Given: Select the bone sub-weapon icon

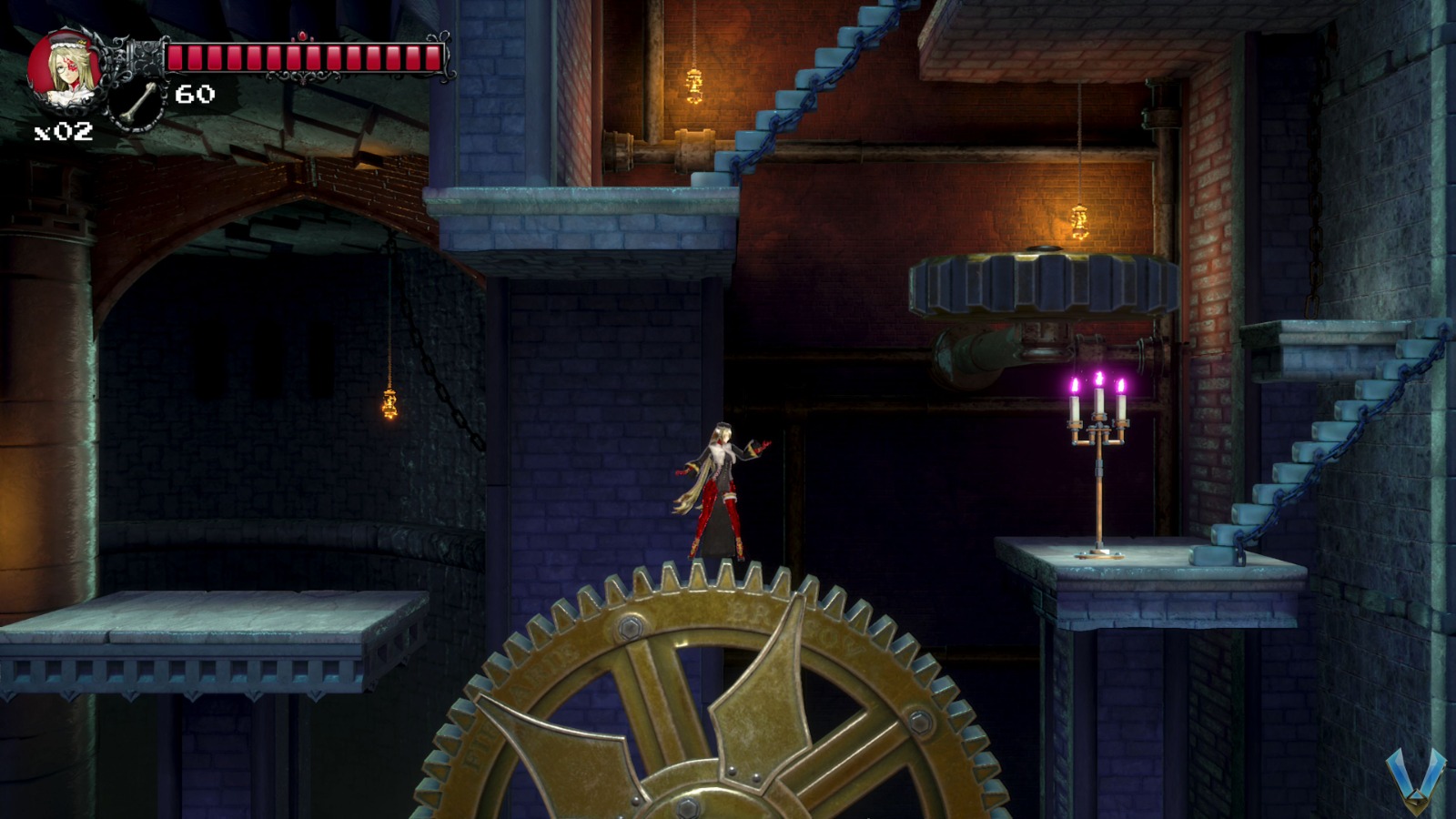Looking at the screenshot, I should (136, 102).
